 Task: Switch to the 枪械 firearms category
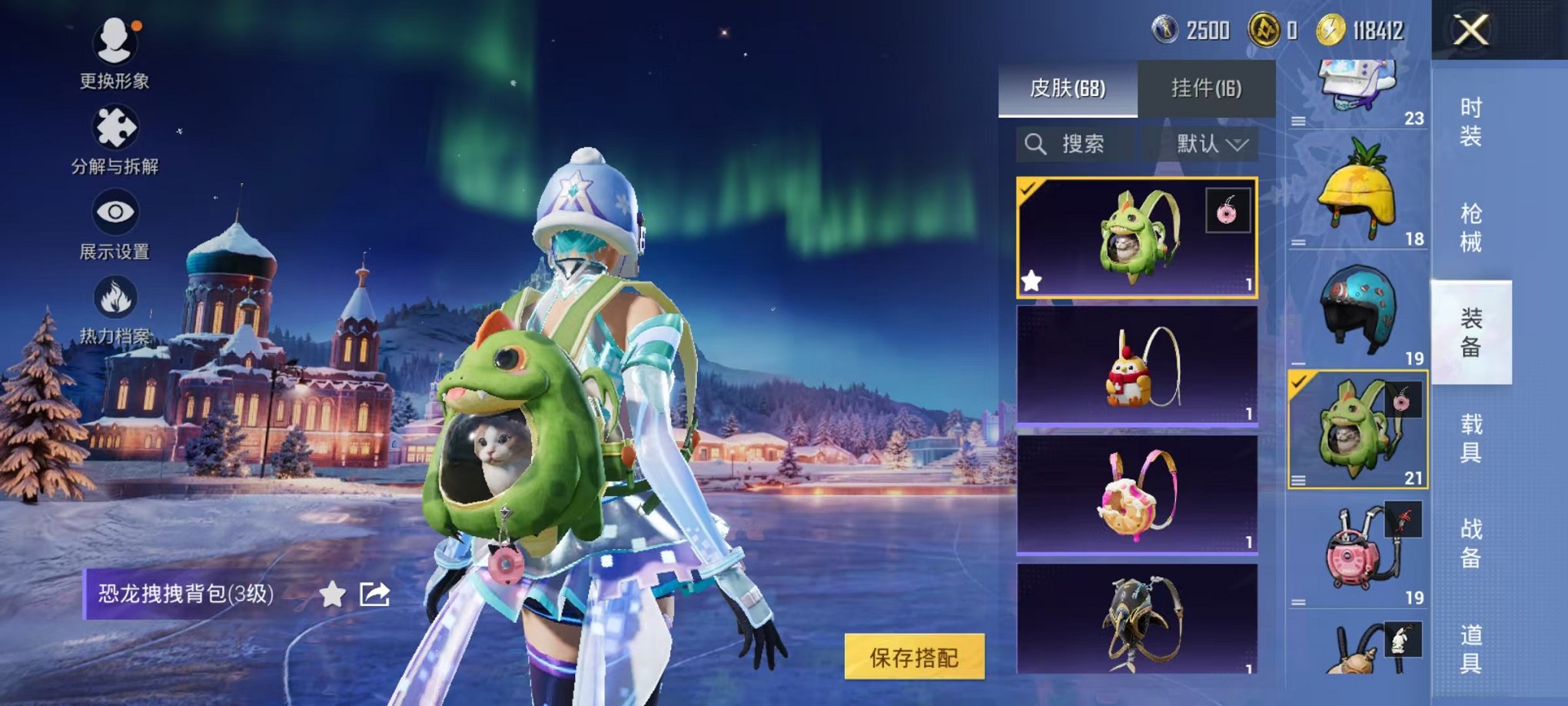(1470, 228)
